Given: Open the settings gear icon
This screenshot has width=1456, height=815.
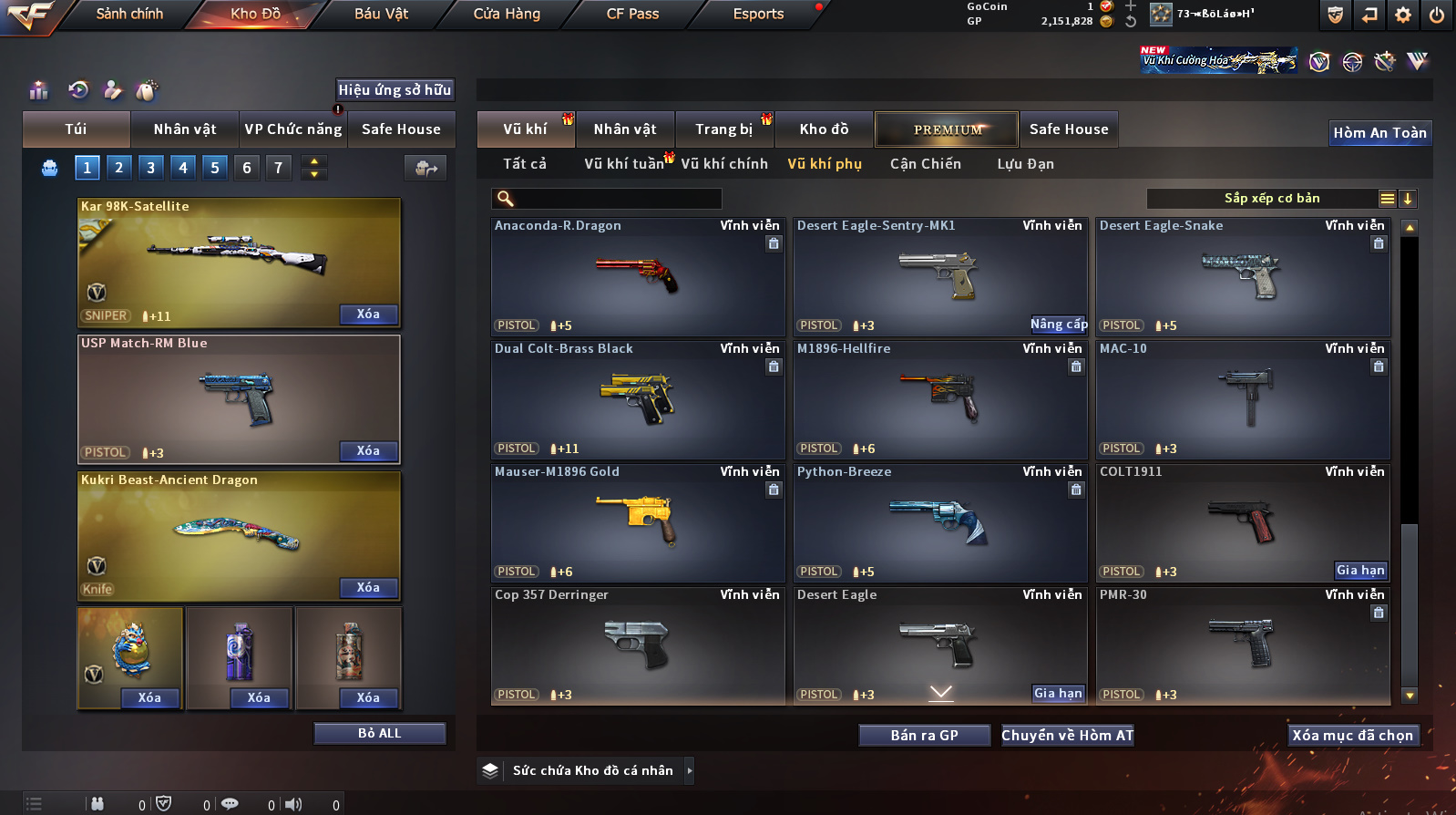Looking at the screenshot, I should point(1403,15).
